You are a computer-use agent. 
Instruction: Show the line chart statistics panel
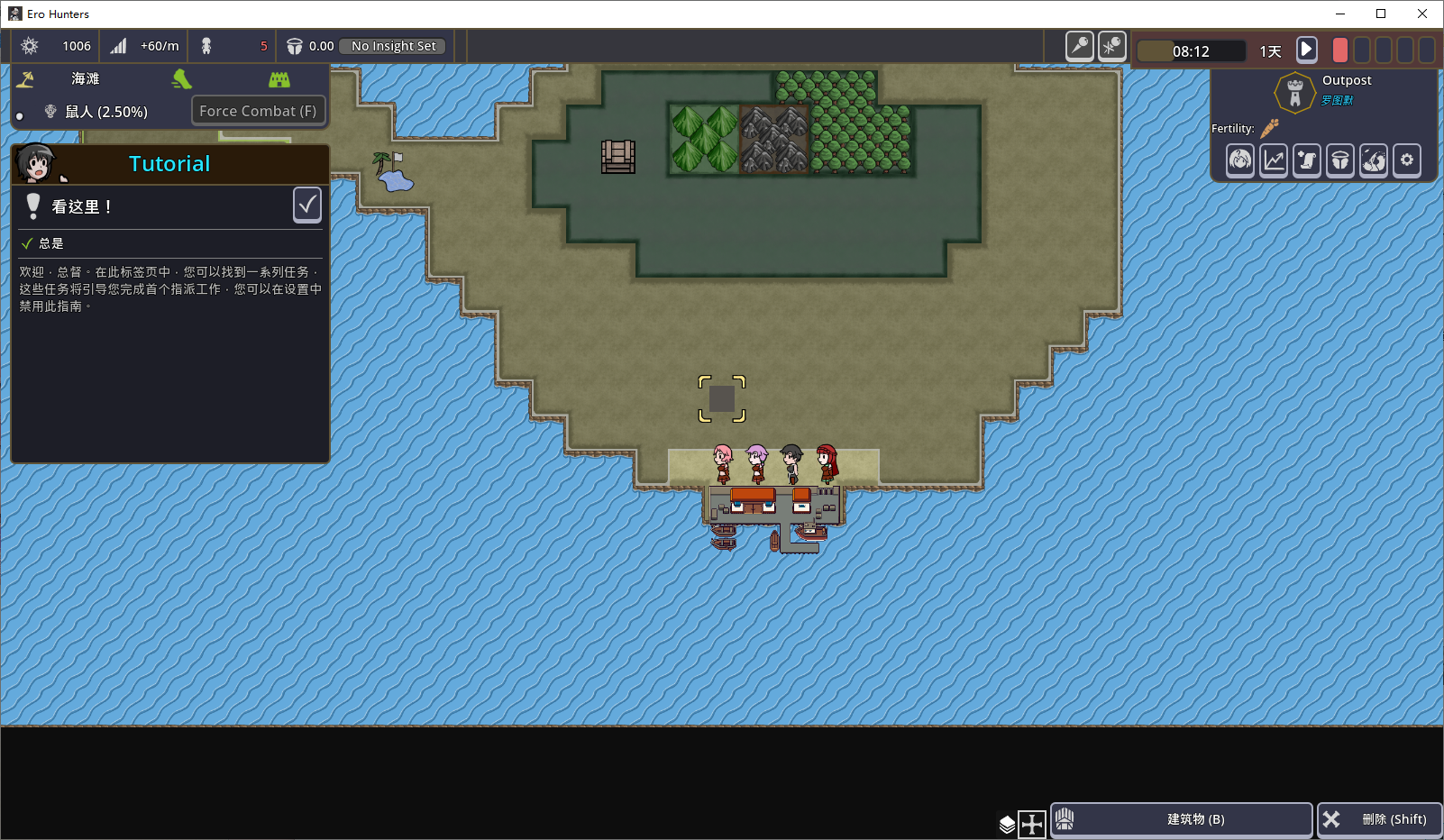[1274, 160]
